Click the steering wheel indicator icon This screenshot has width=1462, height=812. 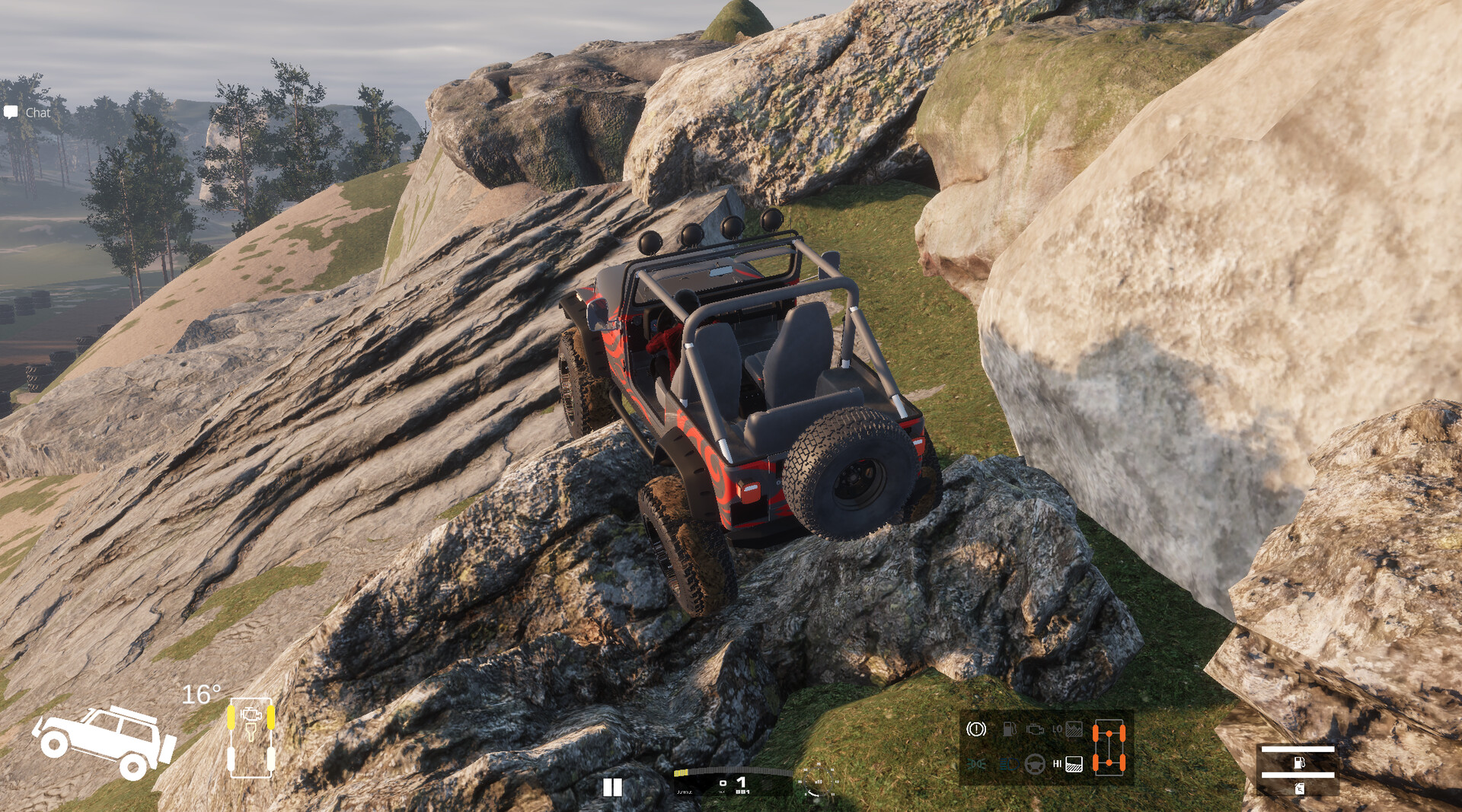click(x=1035, y=763)
